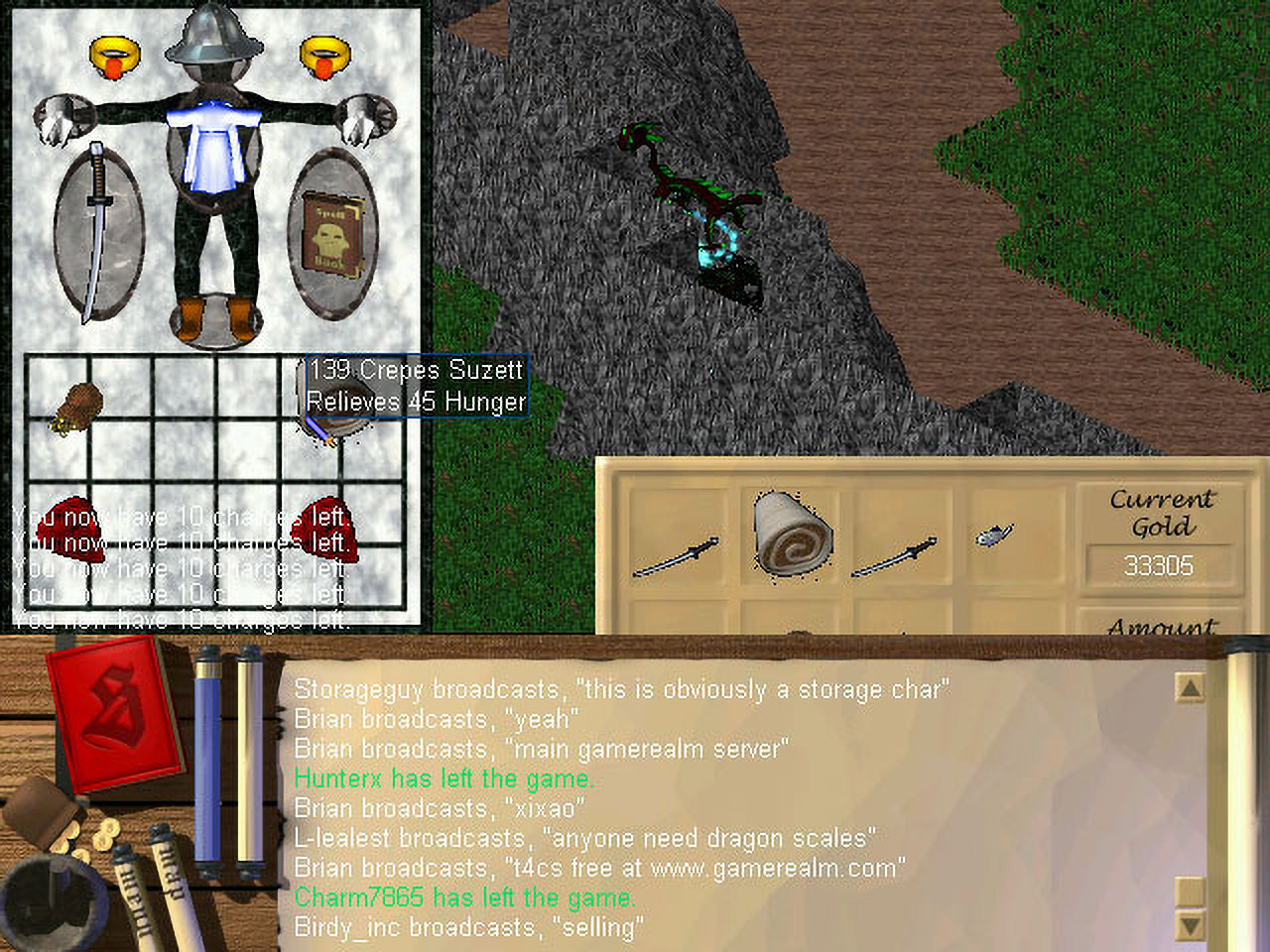Screen dimensions: 1270x952
Task: Click the chat log's down arrow
Action: (1189, 925)
